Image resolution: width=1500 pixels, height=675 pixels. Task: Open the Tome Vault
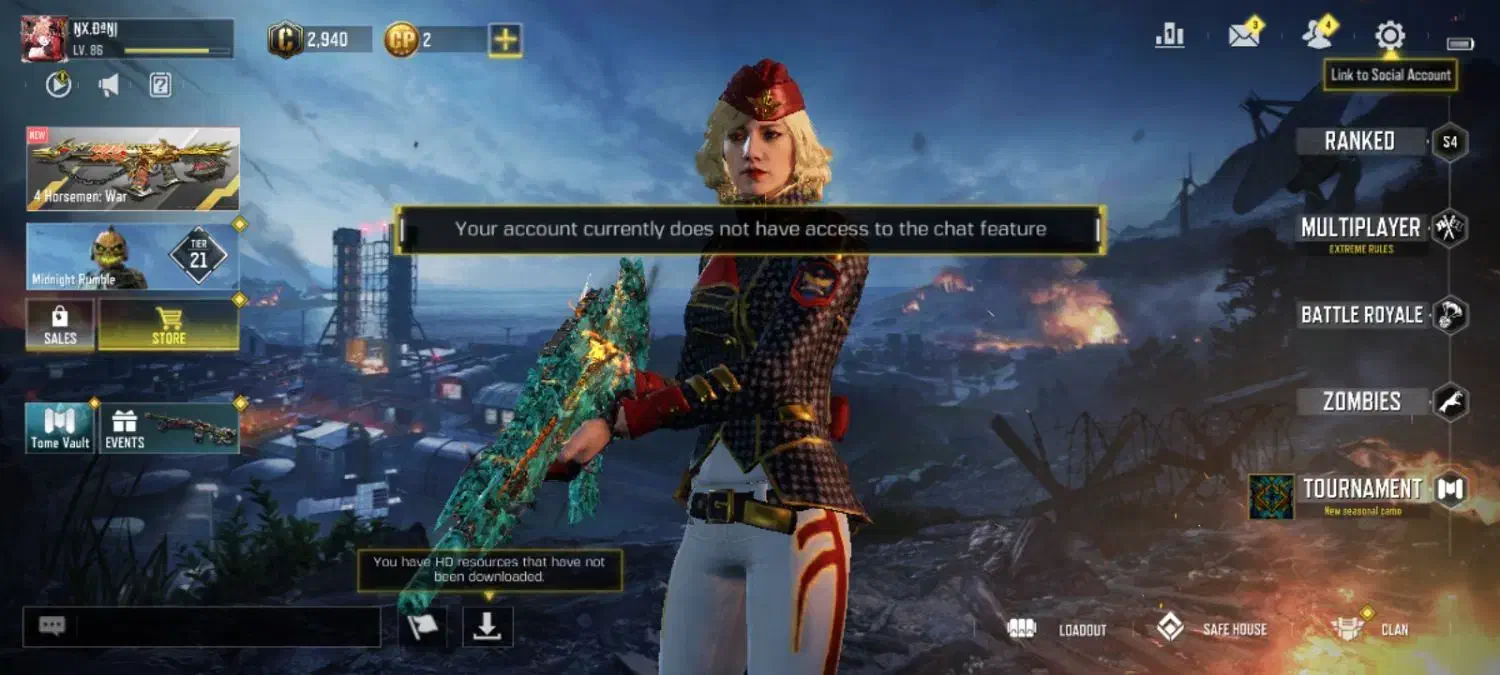[x=60, y=428]
